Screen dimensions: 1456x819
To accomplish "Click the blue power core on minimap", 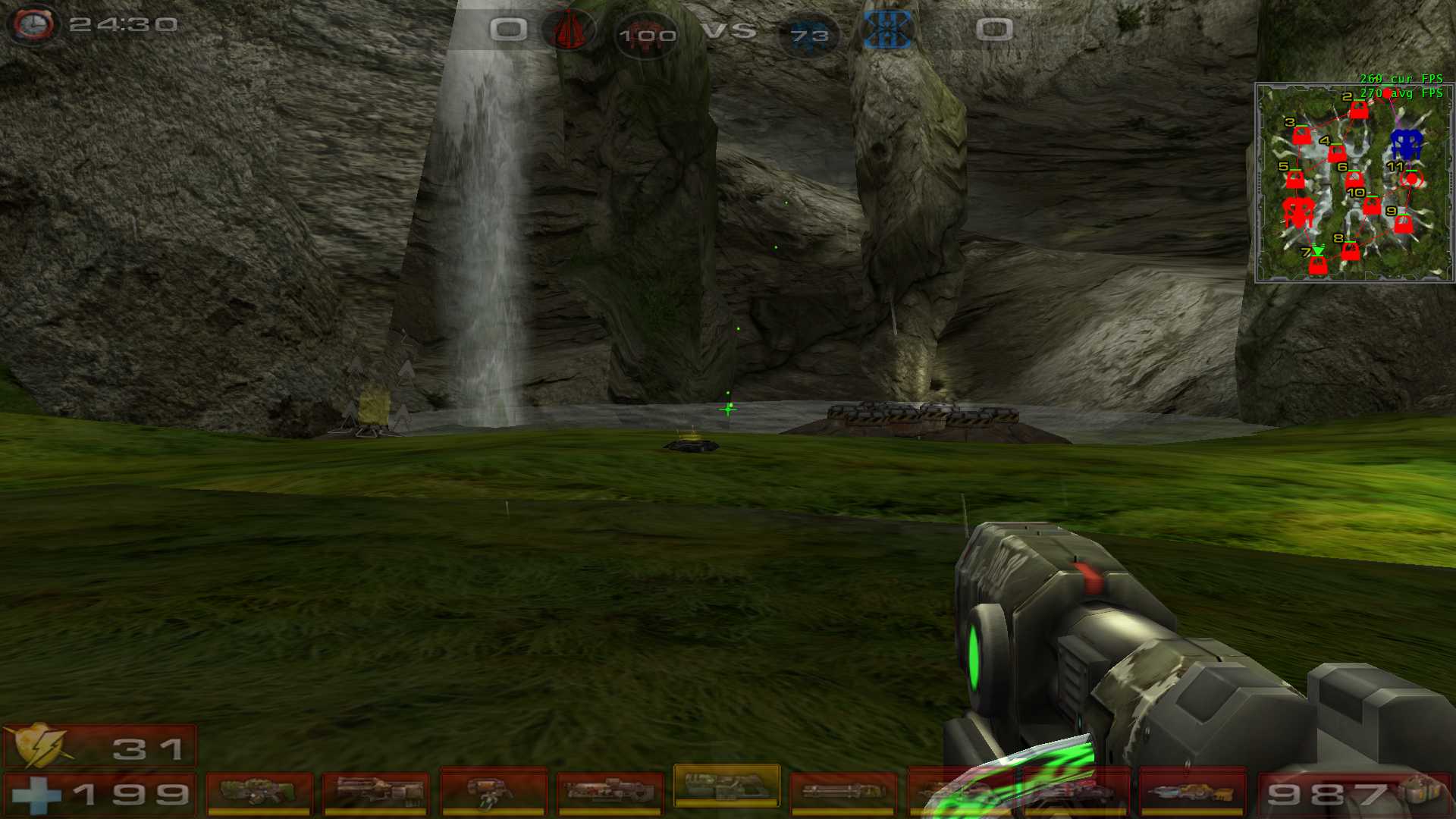I will point(1406,143).
